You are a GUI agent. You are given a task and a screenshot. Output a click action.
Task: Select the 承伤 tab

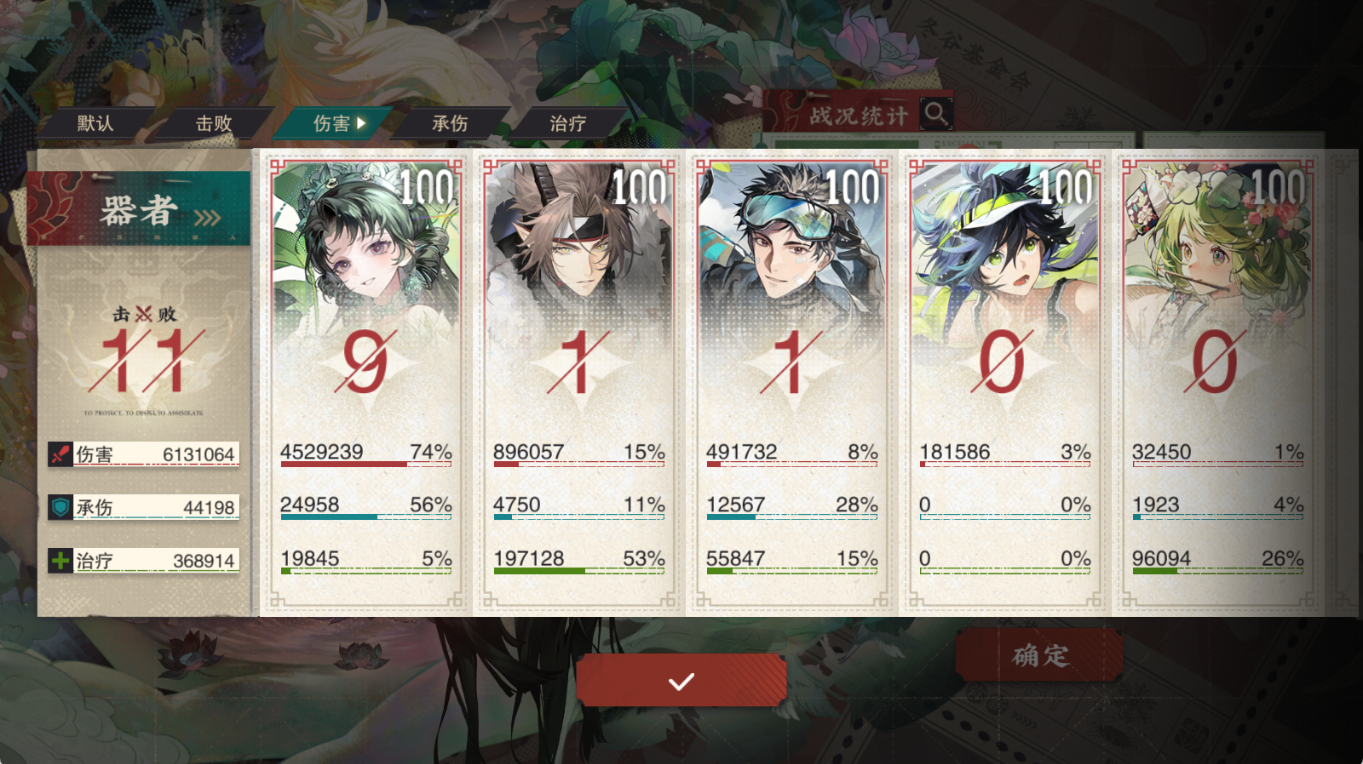(x=447, y=122)
